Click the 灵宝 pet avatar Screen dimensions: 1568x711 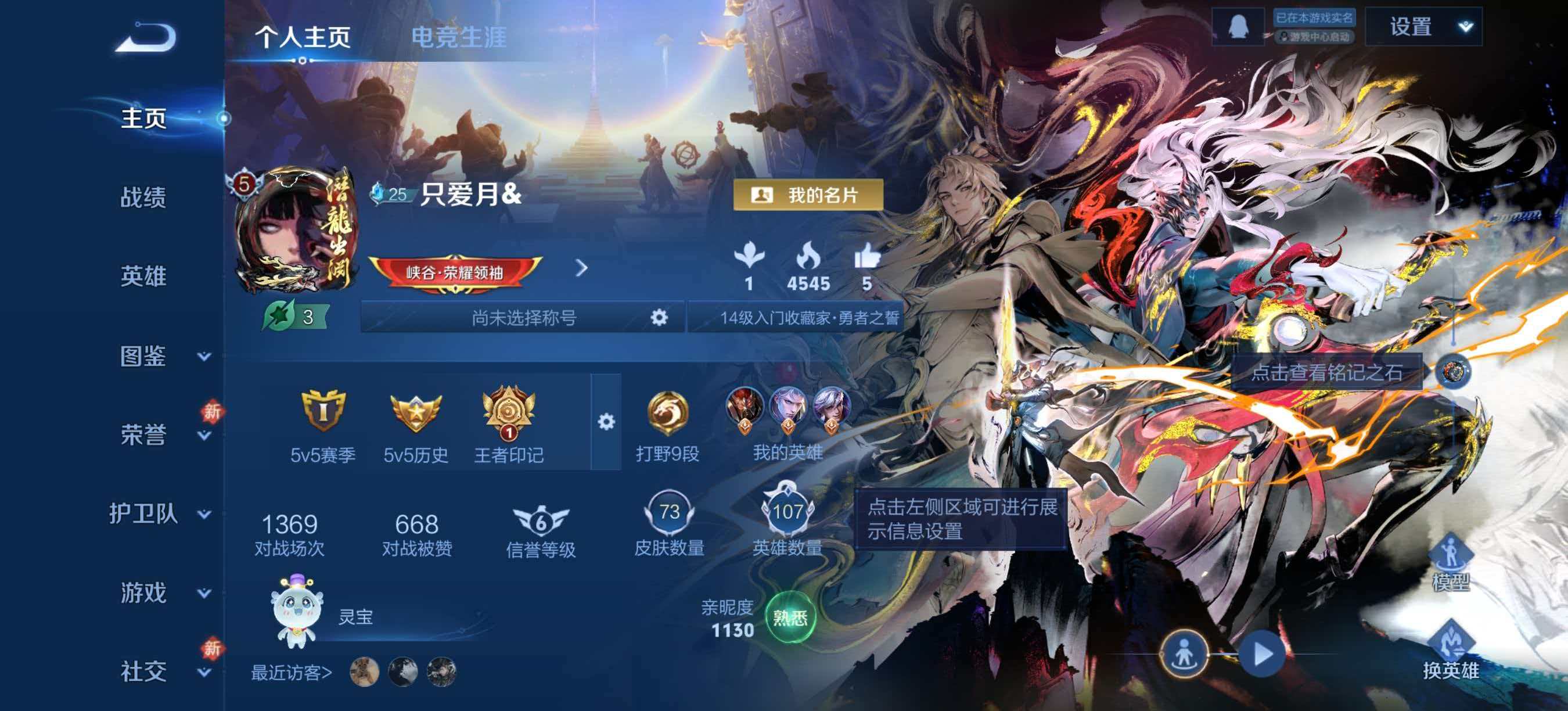(297, 615)
